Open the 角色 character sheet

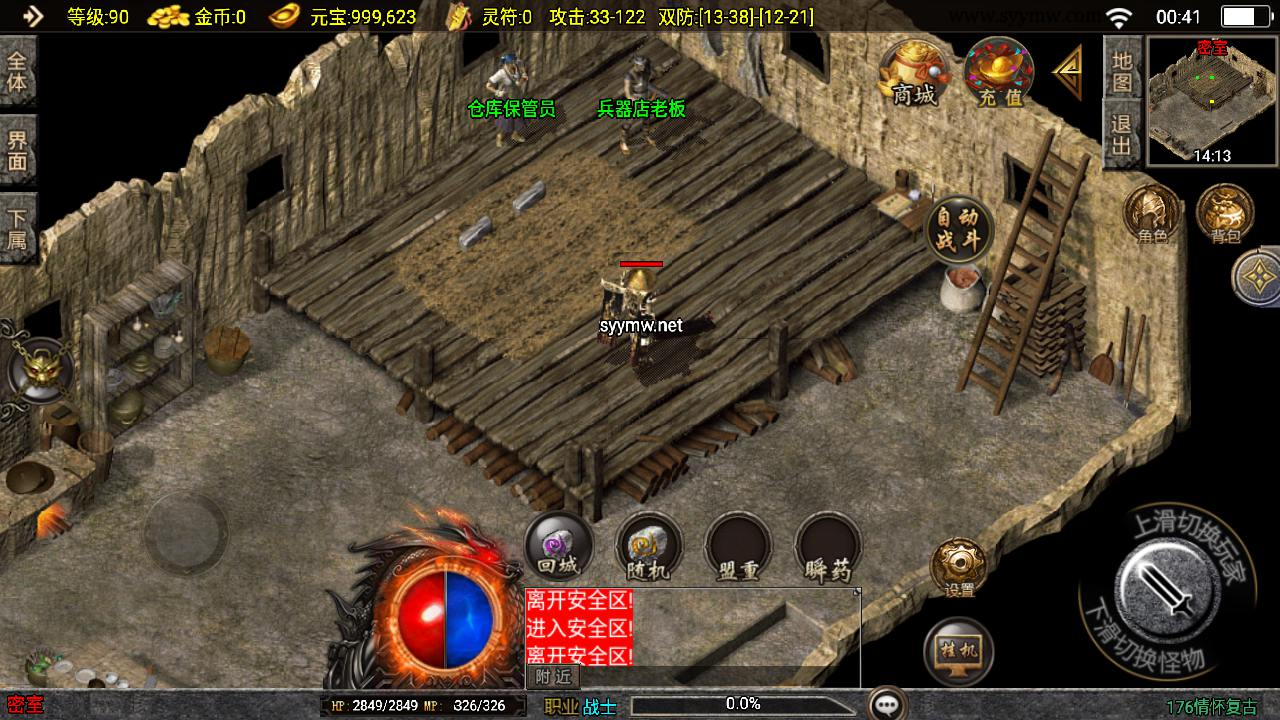(x=1152, y=213)
